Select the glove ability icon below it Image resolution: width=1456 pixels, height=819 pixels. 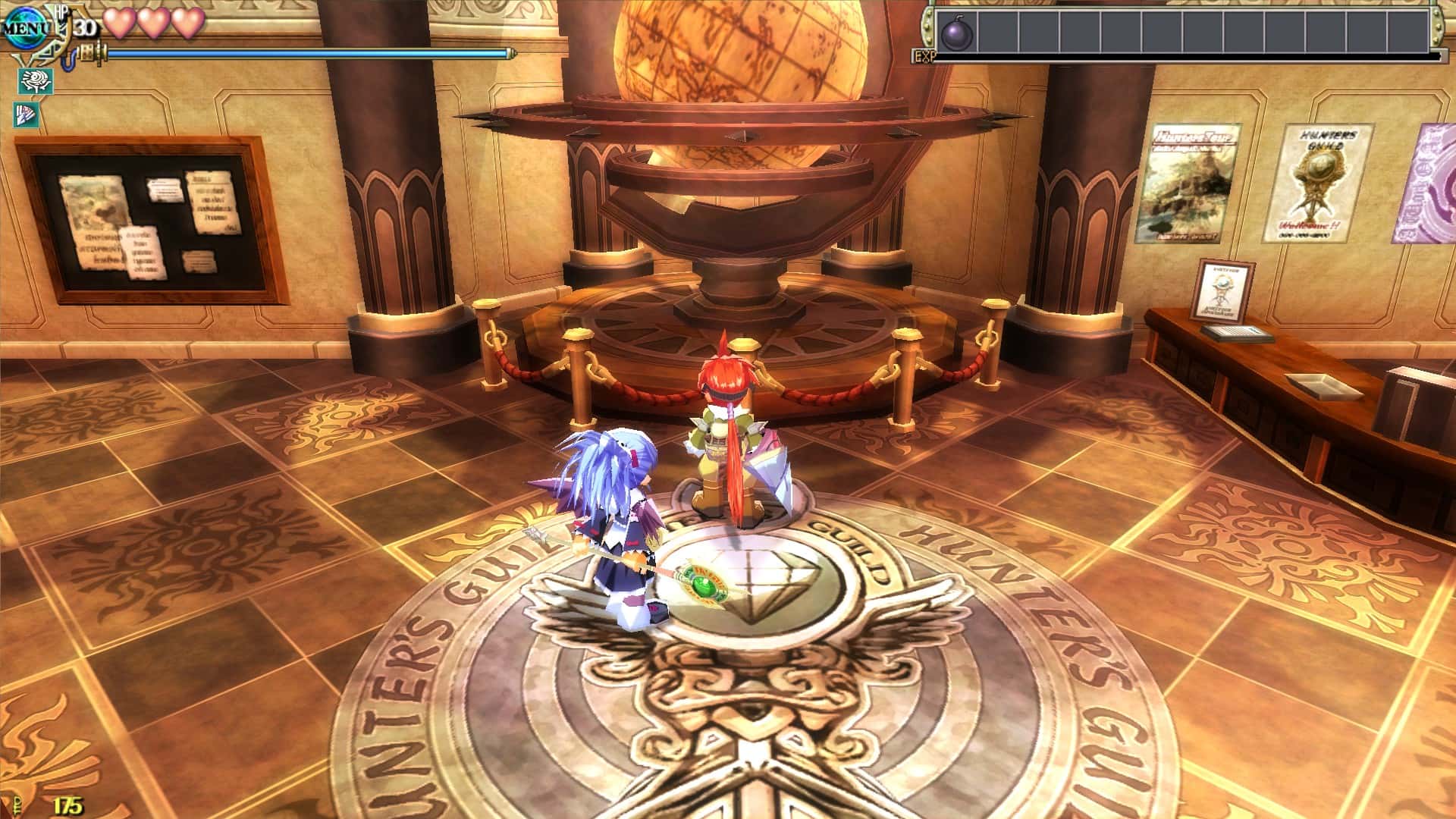click(27, 114)
